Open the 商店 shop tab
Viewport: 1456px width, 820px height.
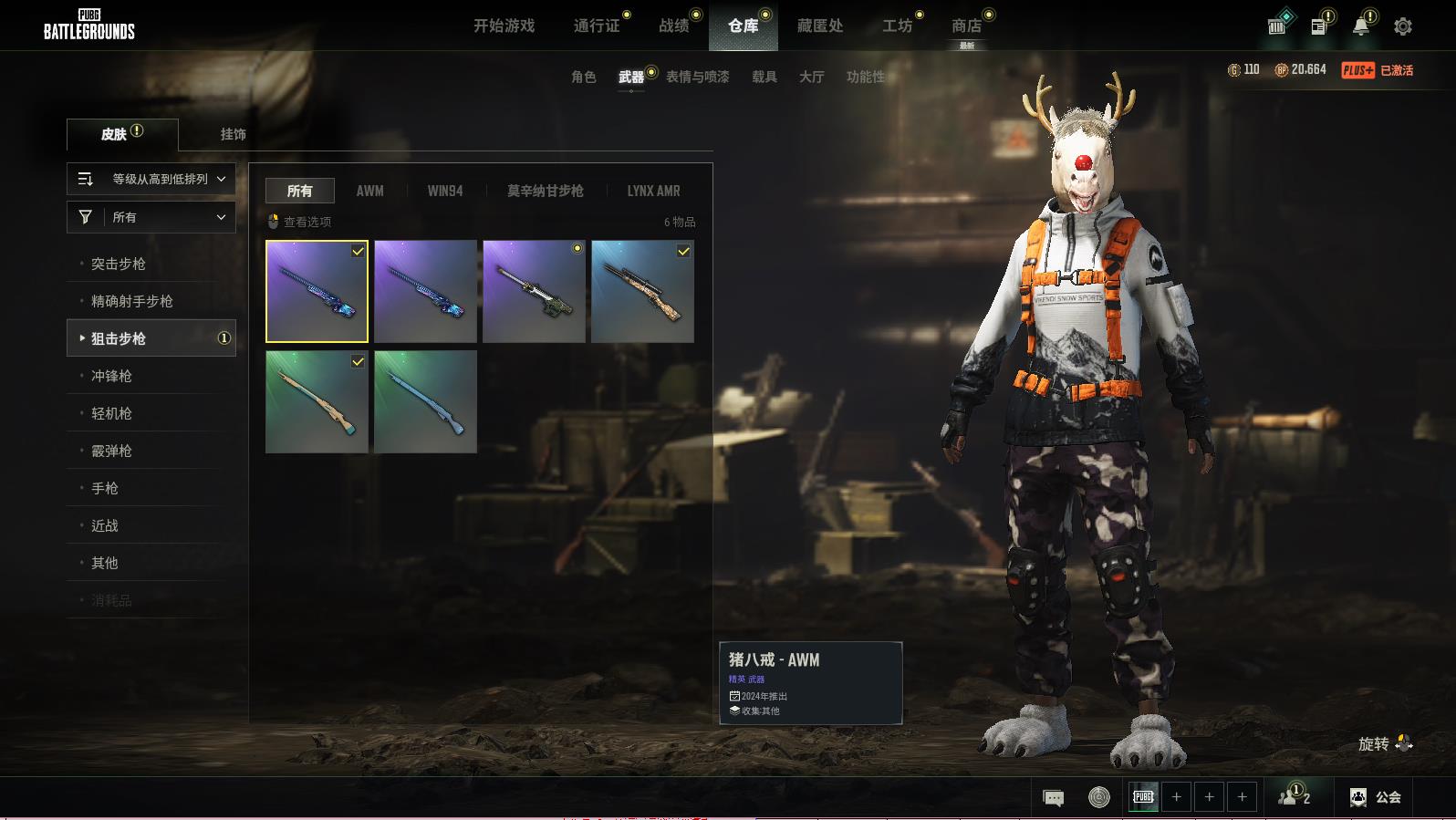coord(966,26)
